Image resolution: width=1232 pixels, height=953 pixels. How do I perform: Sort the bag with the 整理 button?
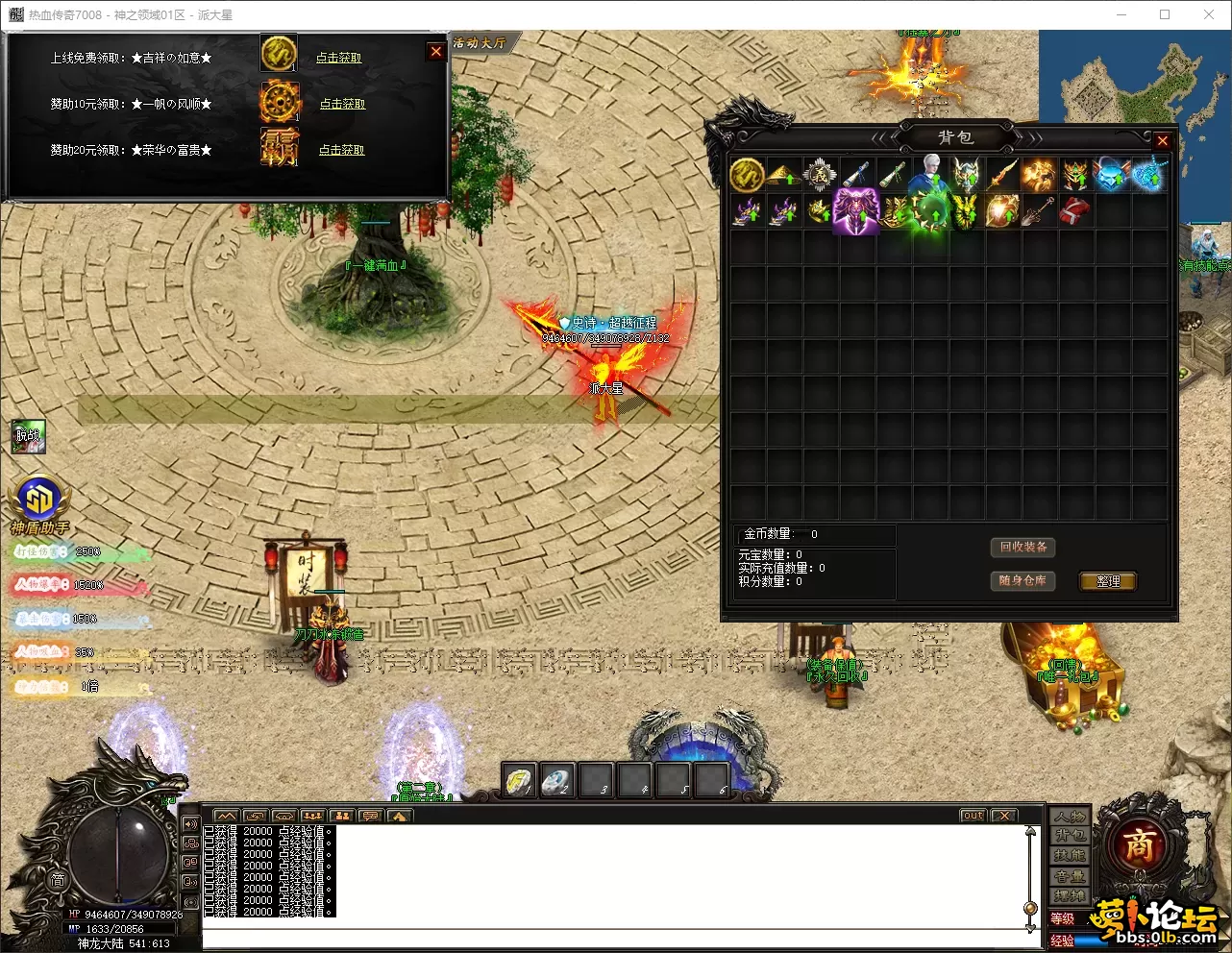click(1108, 581)
